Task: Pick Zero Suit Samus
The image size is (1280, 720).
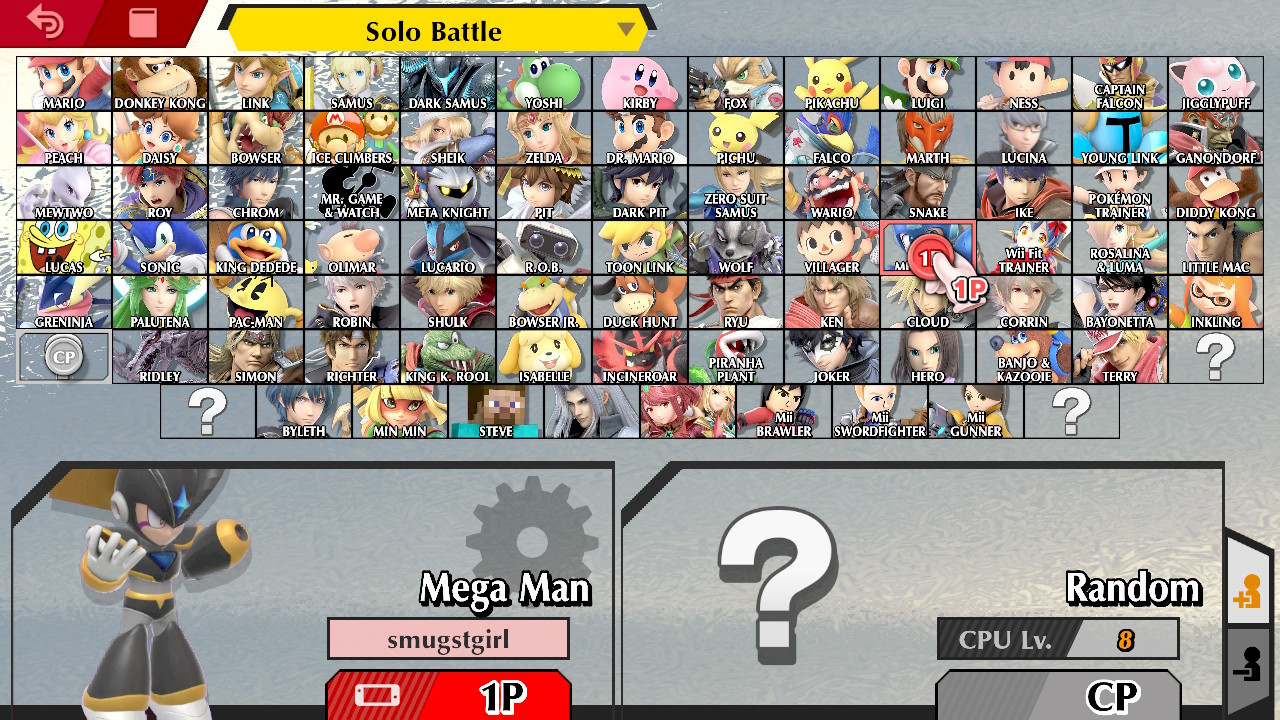Action: [736, 193]
